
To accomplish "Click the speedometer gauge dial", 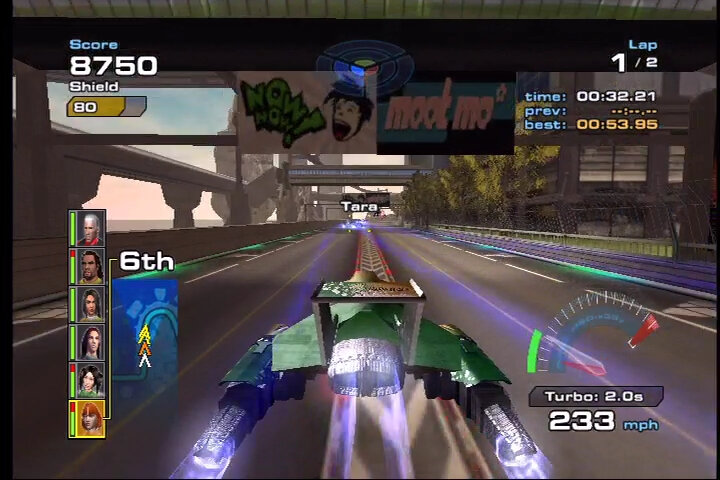I will 594,338.
